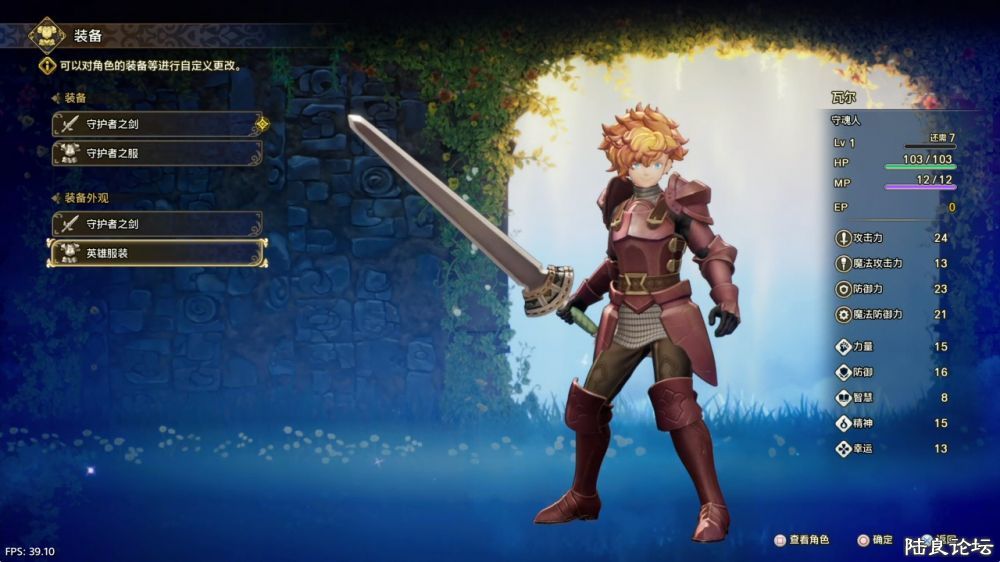Open the 英雄服装 appearance slot

[157, 253]
